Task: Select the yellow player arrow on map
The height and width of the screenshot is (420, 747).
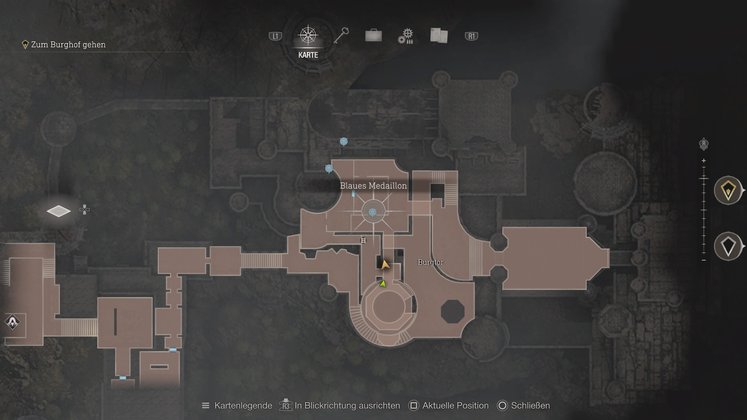Action: click(x=385, y=264)
